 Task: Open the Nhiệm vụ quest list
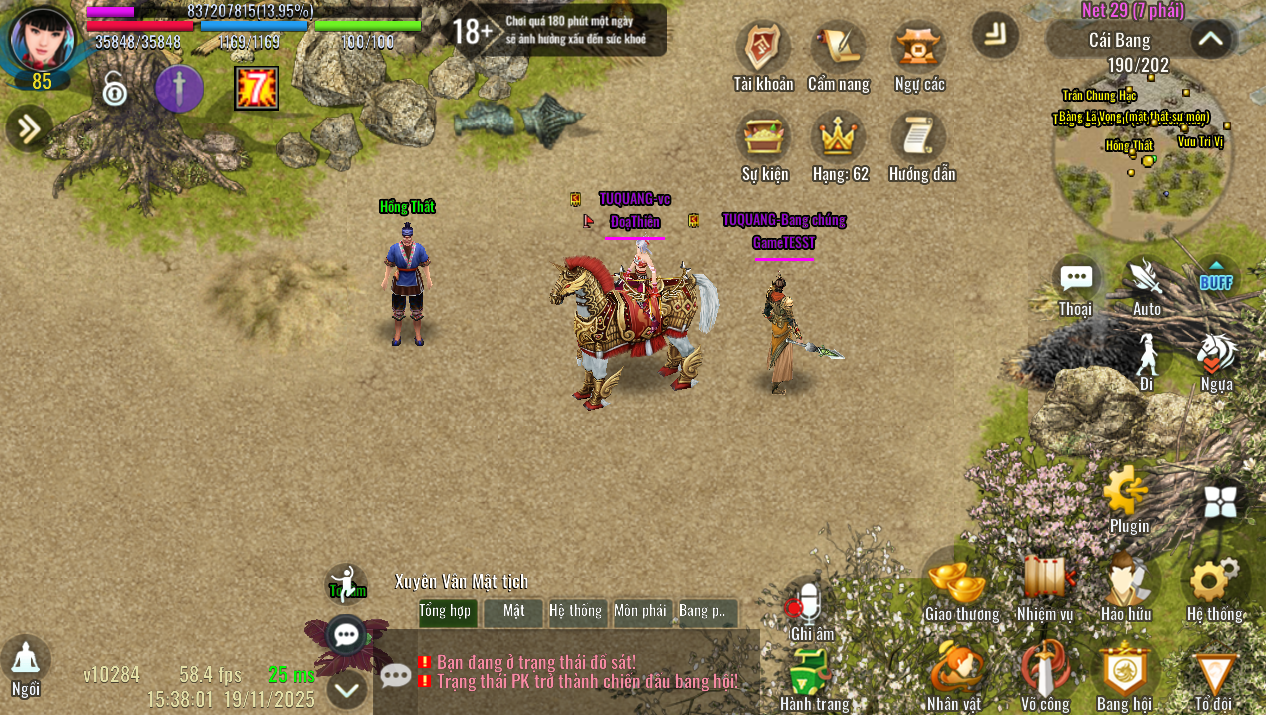tap(1045, 580)
